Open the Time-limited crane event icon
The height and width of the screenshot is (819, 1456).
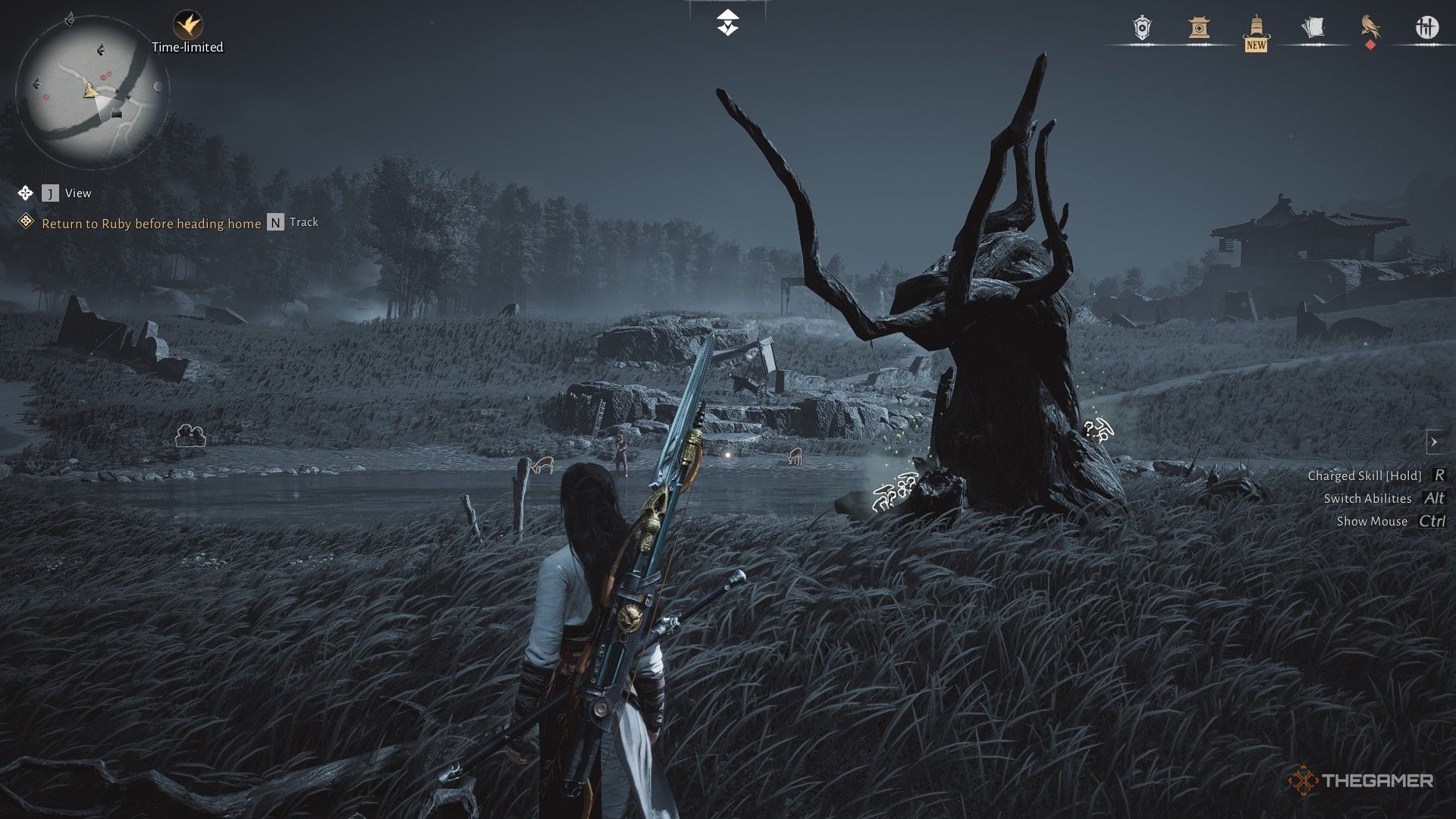coord(187,25)
